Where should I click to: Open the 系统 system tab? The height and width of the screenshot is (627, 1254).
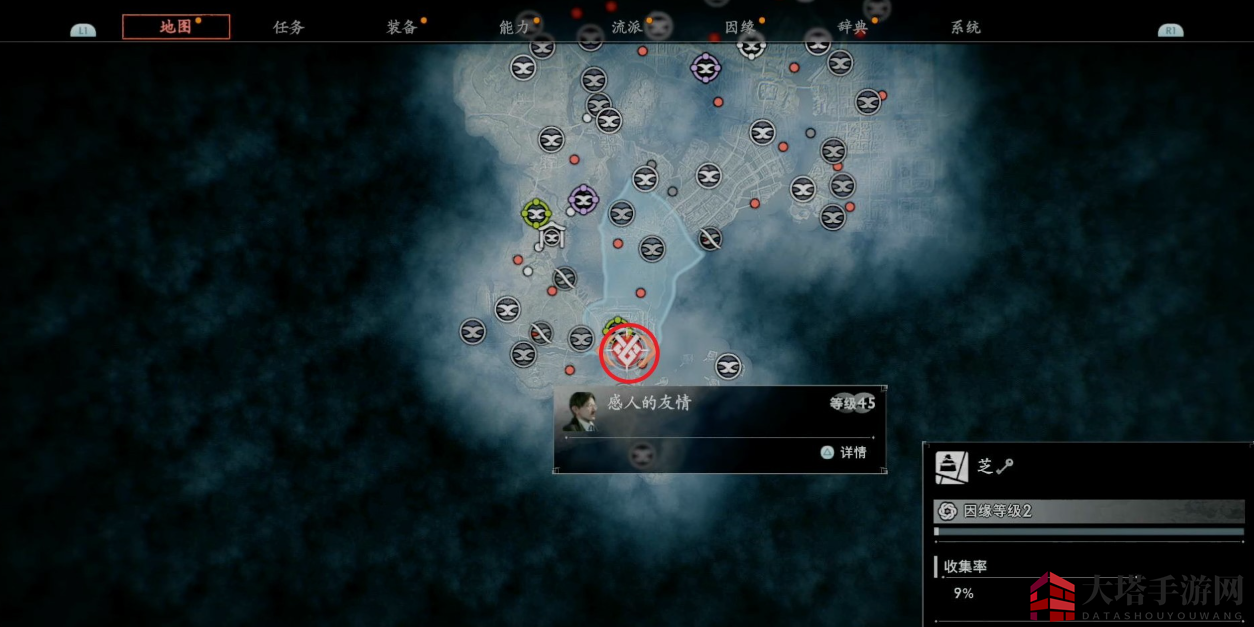click(965, 27)
